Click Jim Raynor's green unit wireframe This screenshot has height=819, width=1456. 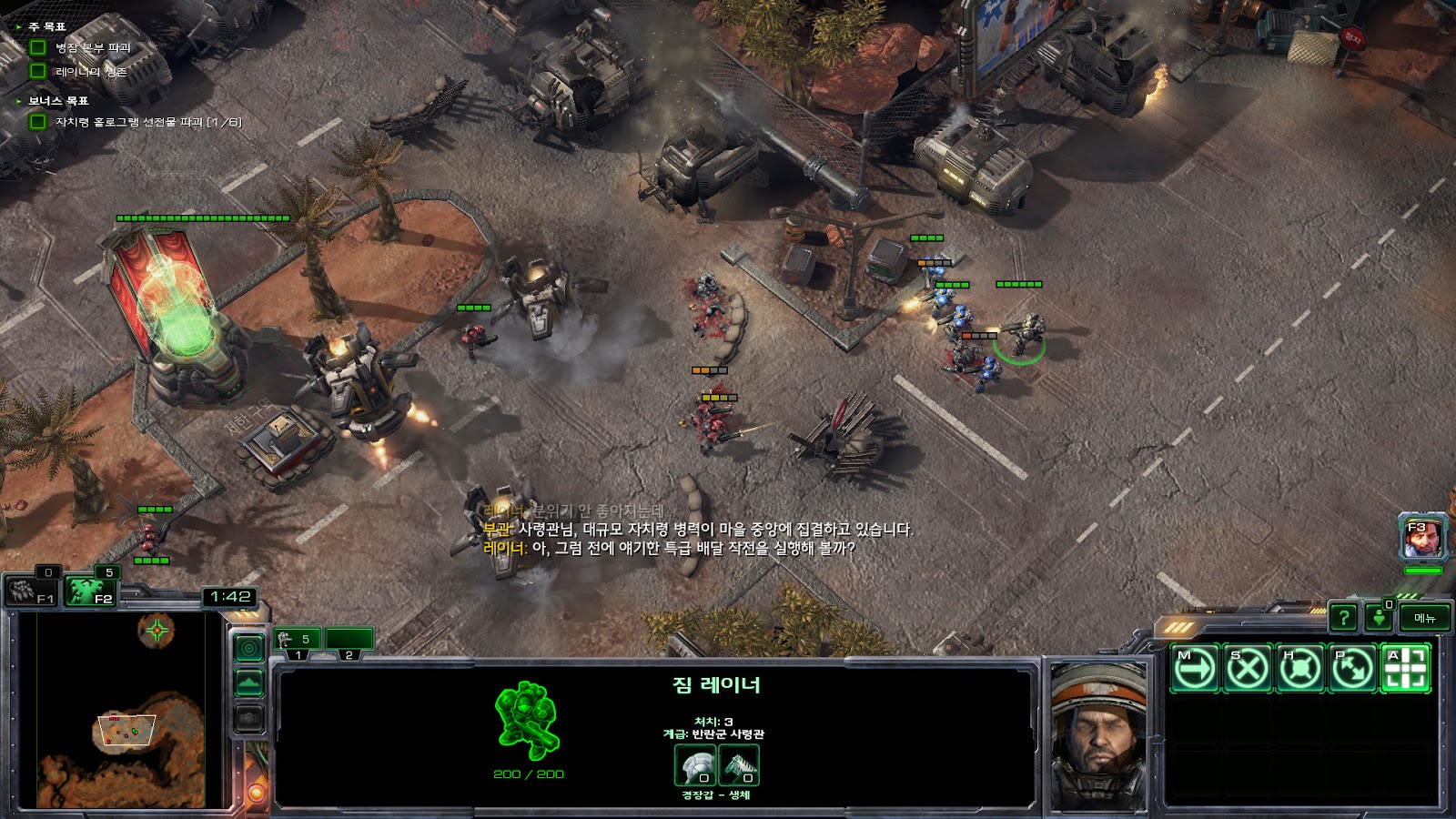pyautogui.click(x=527, y=721)
